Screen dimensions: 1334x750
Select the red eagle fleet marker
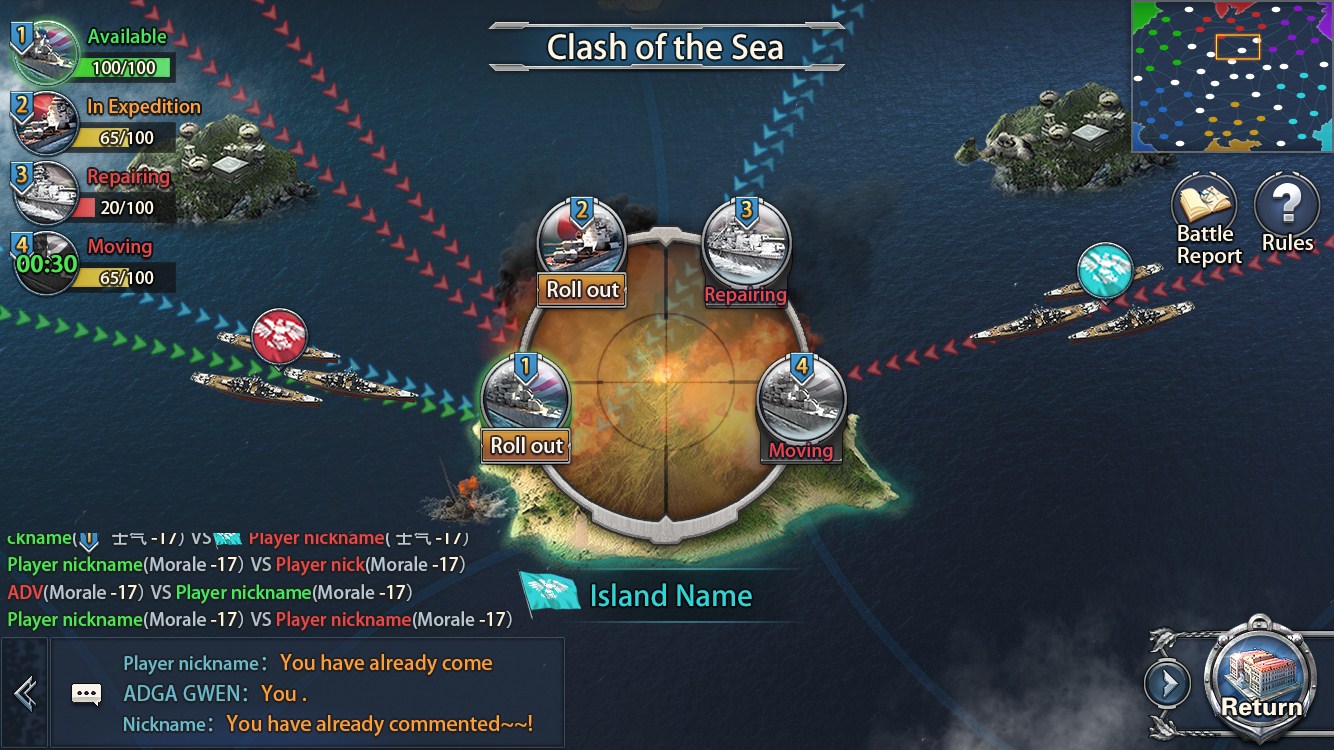pos(279,336)
